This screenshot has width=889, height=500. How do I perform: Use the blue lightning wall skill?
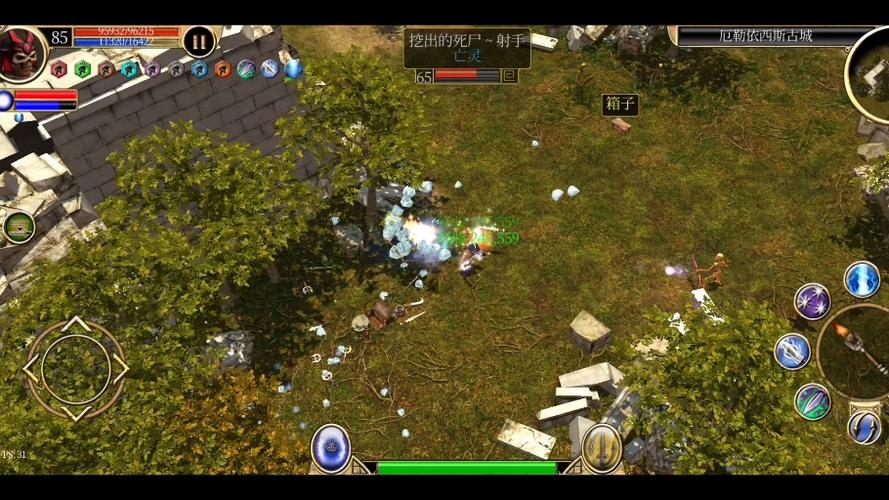861,279
